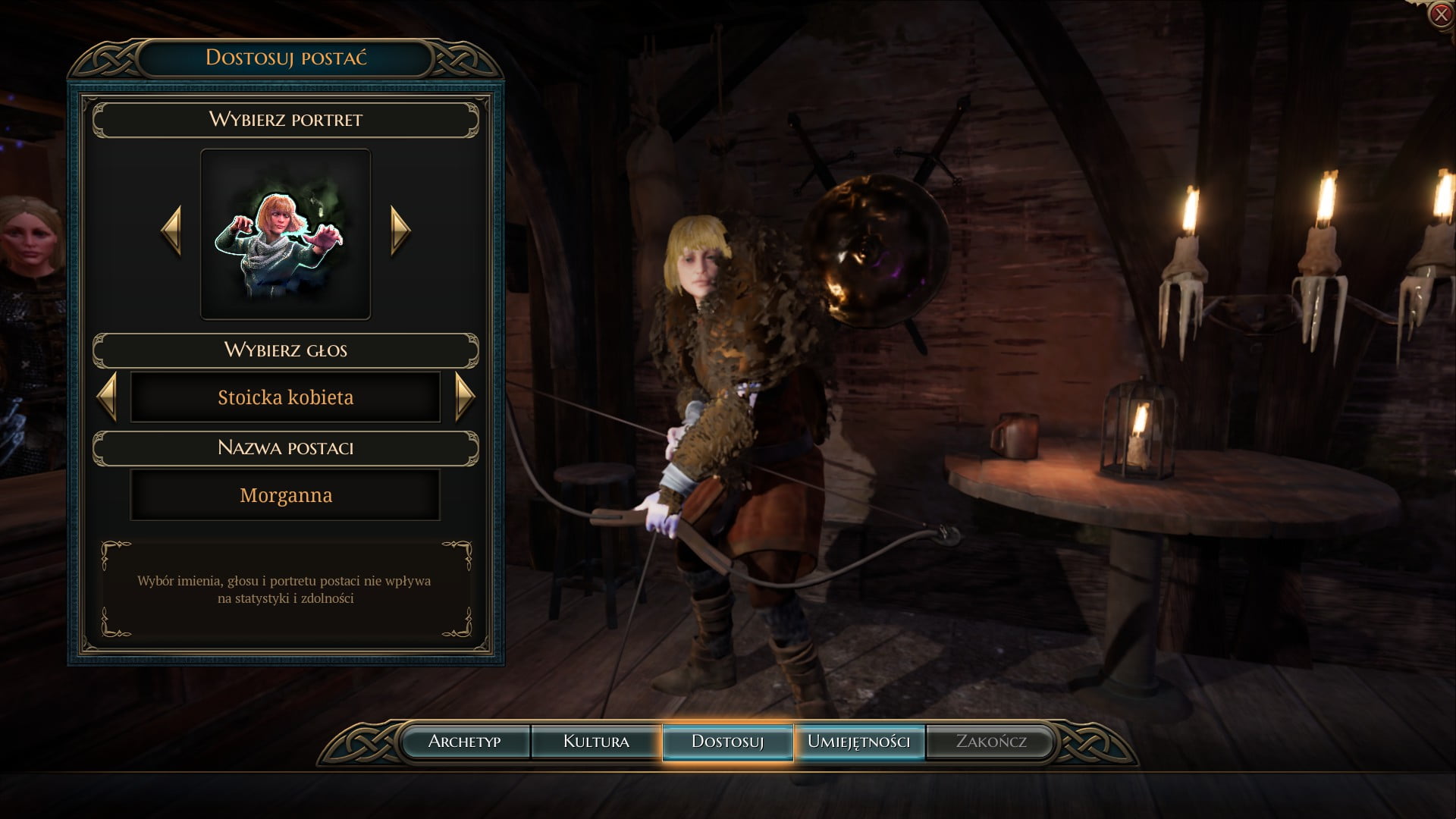The height and width of the screenshot is (819, 1456).
Task: Select the blonde mage portrait thumbnail
Action: point(285,234)
